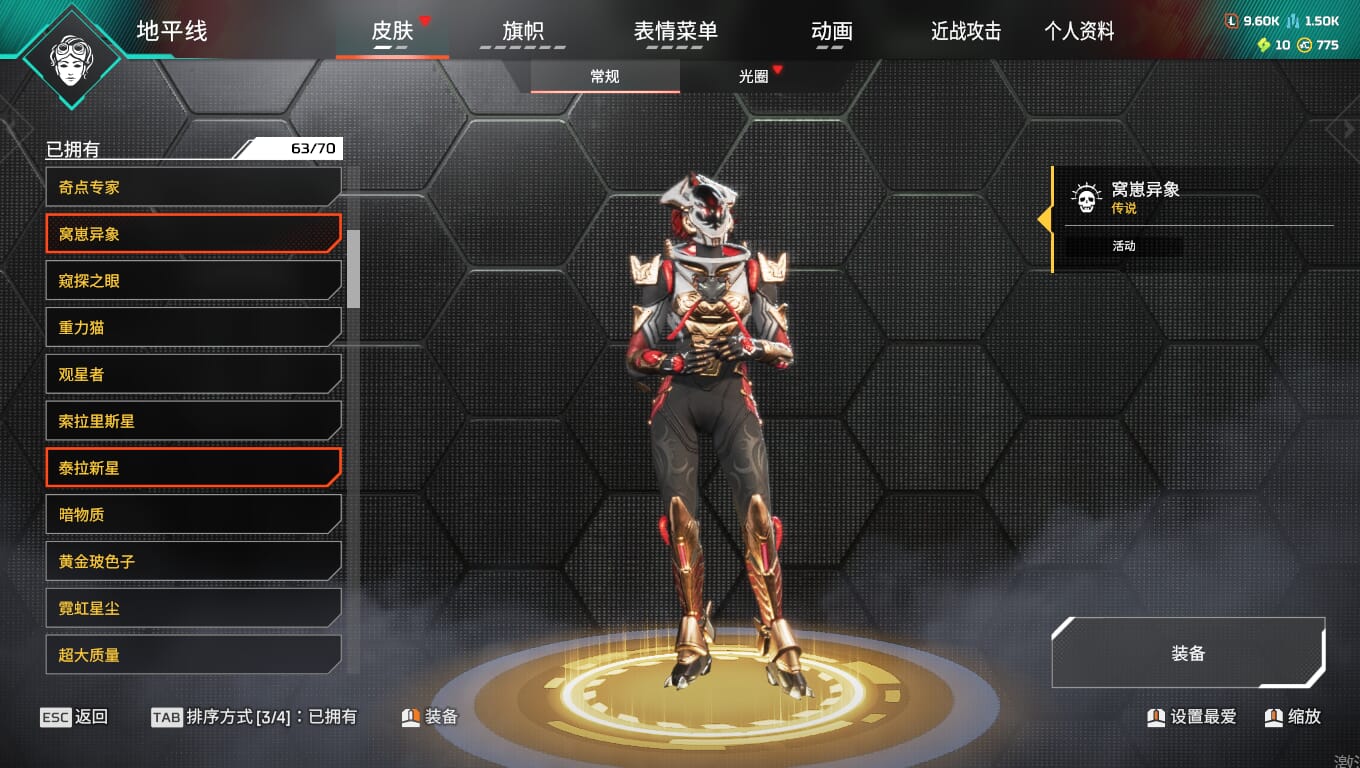Choose the 奇点专家 skin

(193, 187)
